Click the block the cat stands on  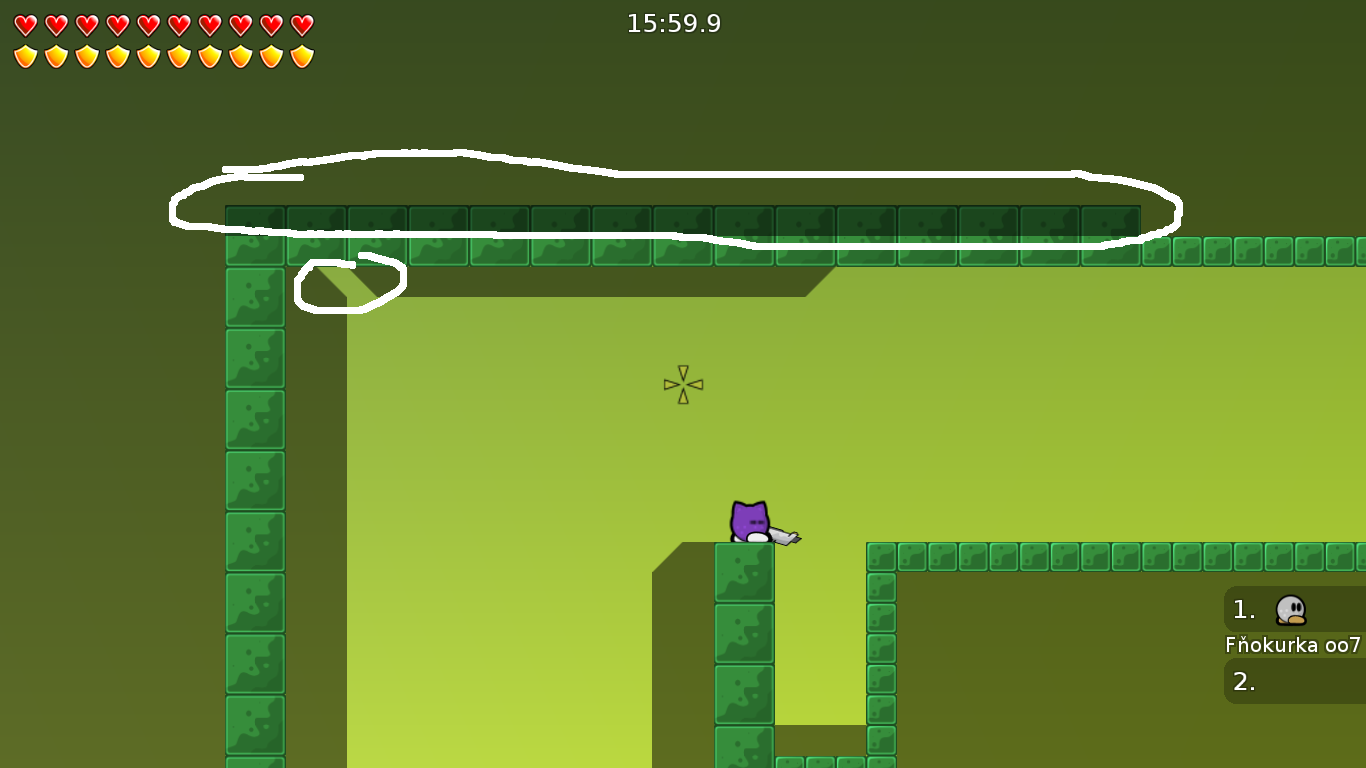click(744, 570)
